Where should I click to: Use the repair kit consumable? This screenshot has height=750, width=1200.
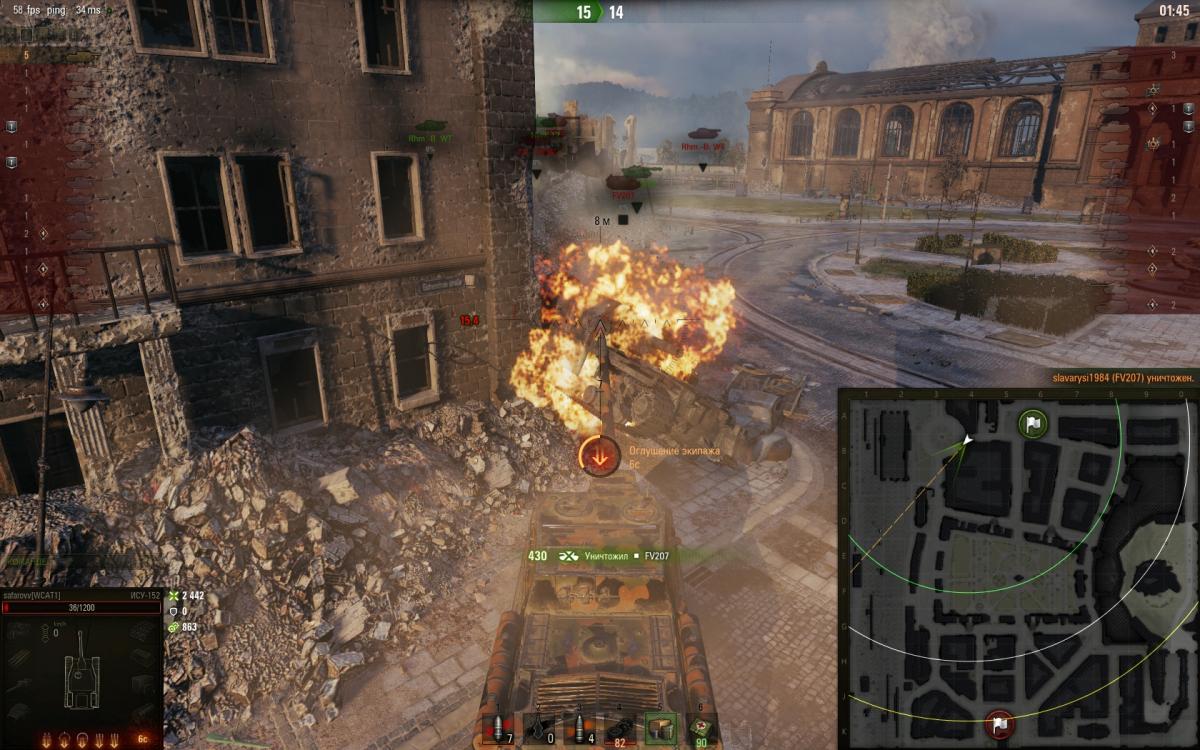pyautogui.click(x=620, y=728)
